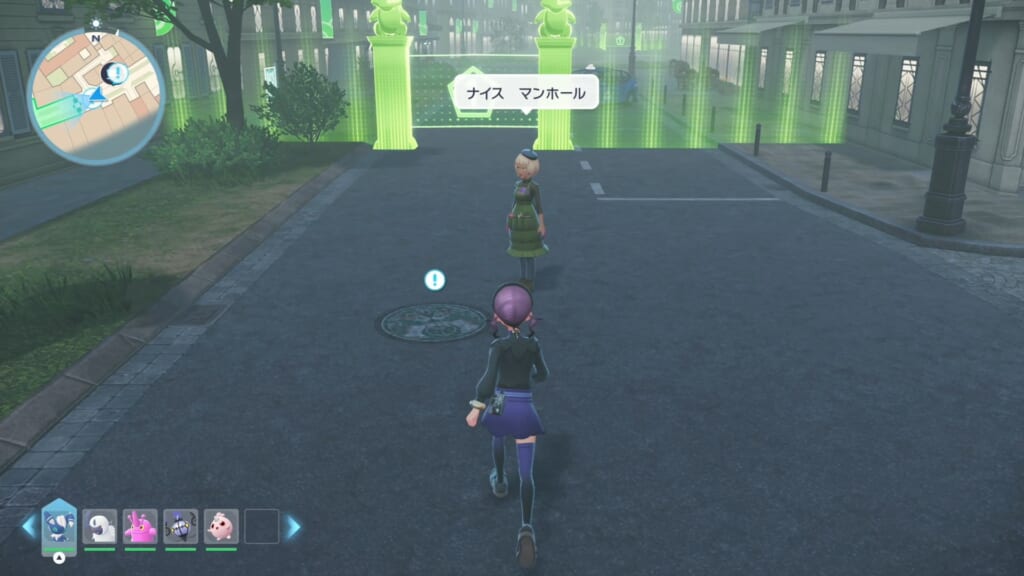Select the pink slug Pokémon slot

tap(140, 526)
